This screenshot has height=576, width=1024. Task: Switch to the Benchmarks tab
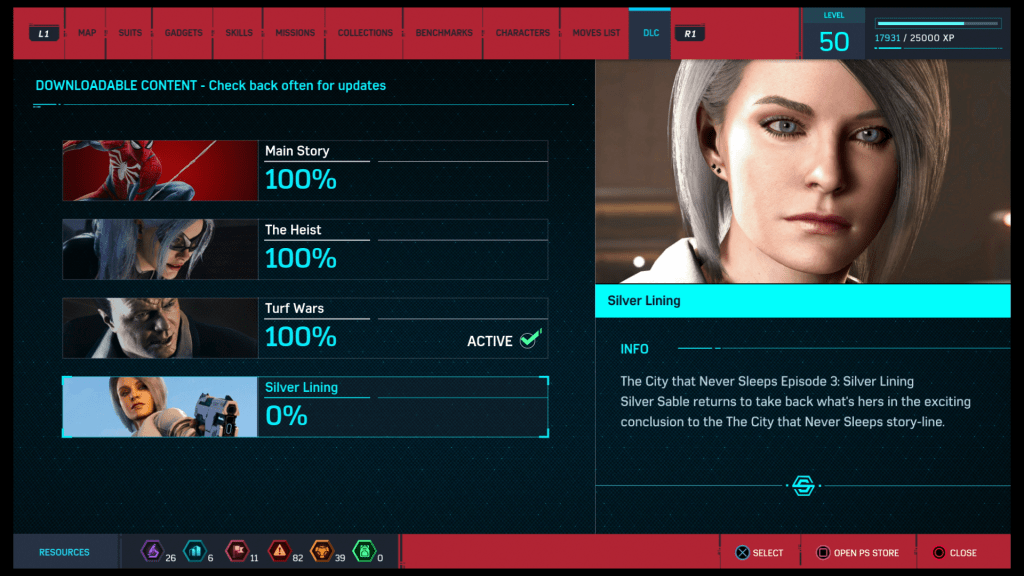(444, 33)
